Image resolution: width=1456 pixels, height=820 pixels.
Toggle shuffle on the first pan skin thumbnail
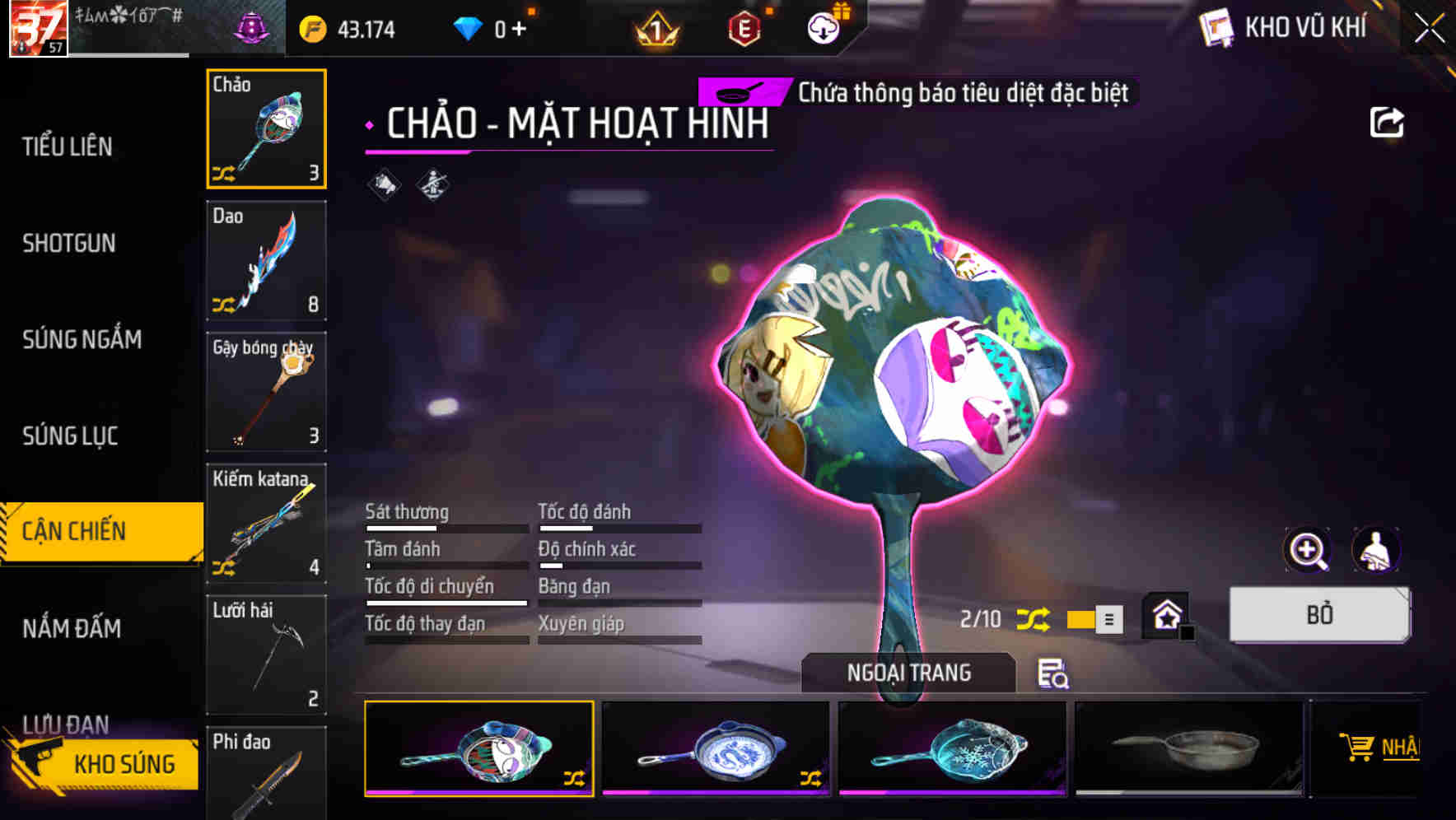[x=576, y=780]
